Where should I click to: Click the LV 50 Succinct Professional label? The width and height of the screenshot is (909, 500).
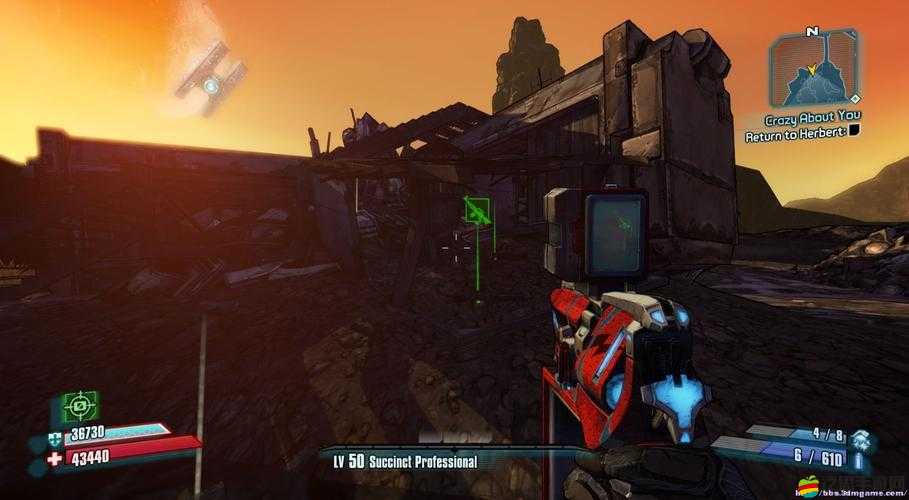coord(405,461)
